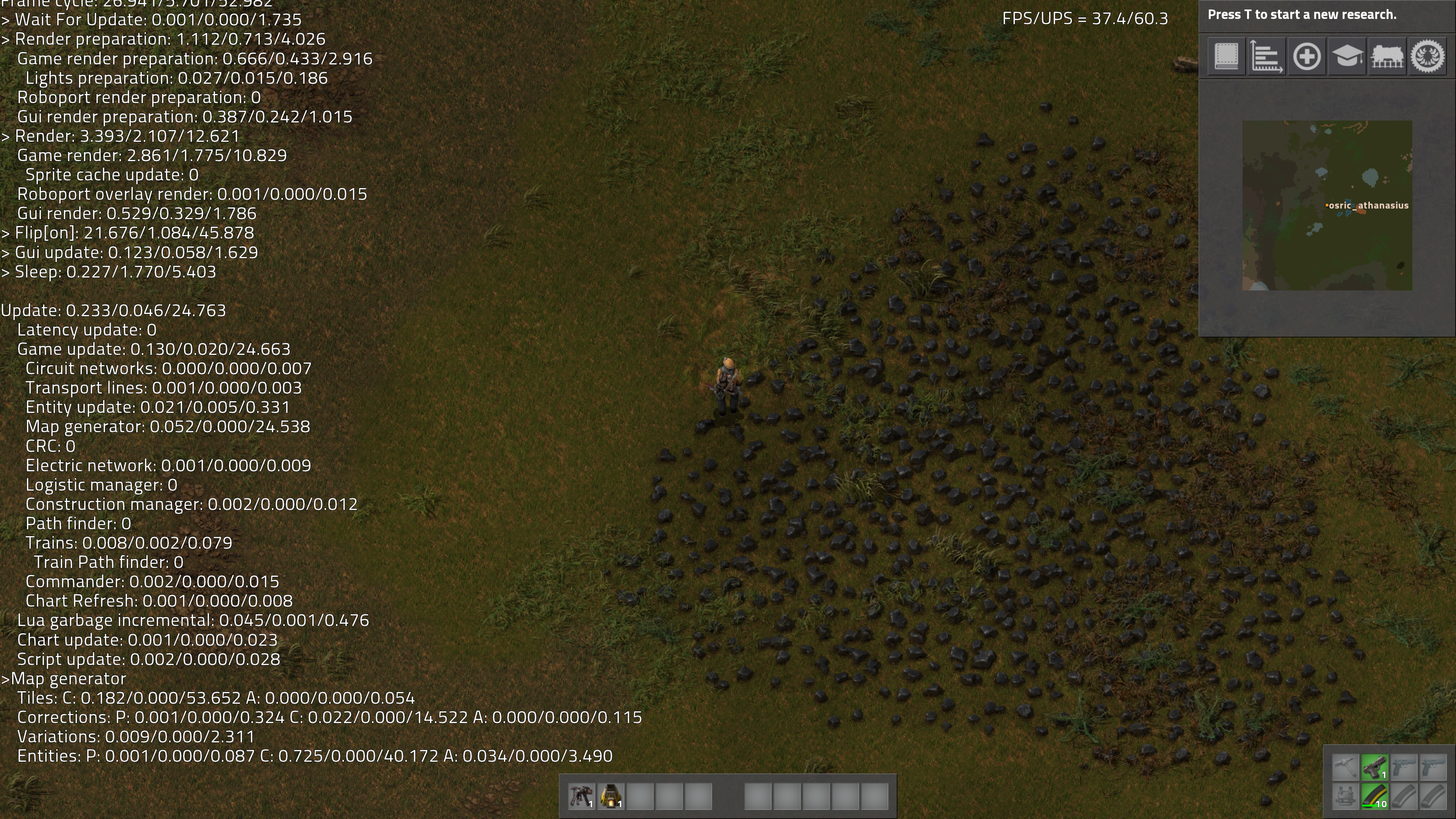Open the blueprint library book button
This screenshot has width=1456, height=819.
coord(1226,56)
